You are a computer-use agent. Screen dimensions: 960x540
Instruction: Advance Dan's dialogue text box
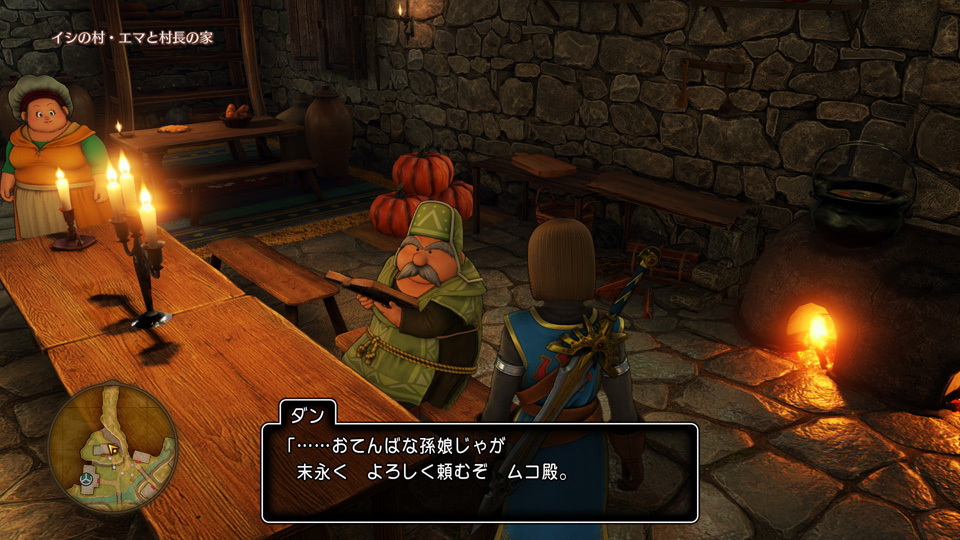[x=480, y=472]
